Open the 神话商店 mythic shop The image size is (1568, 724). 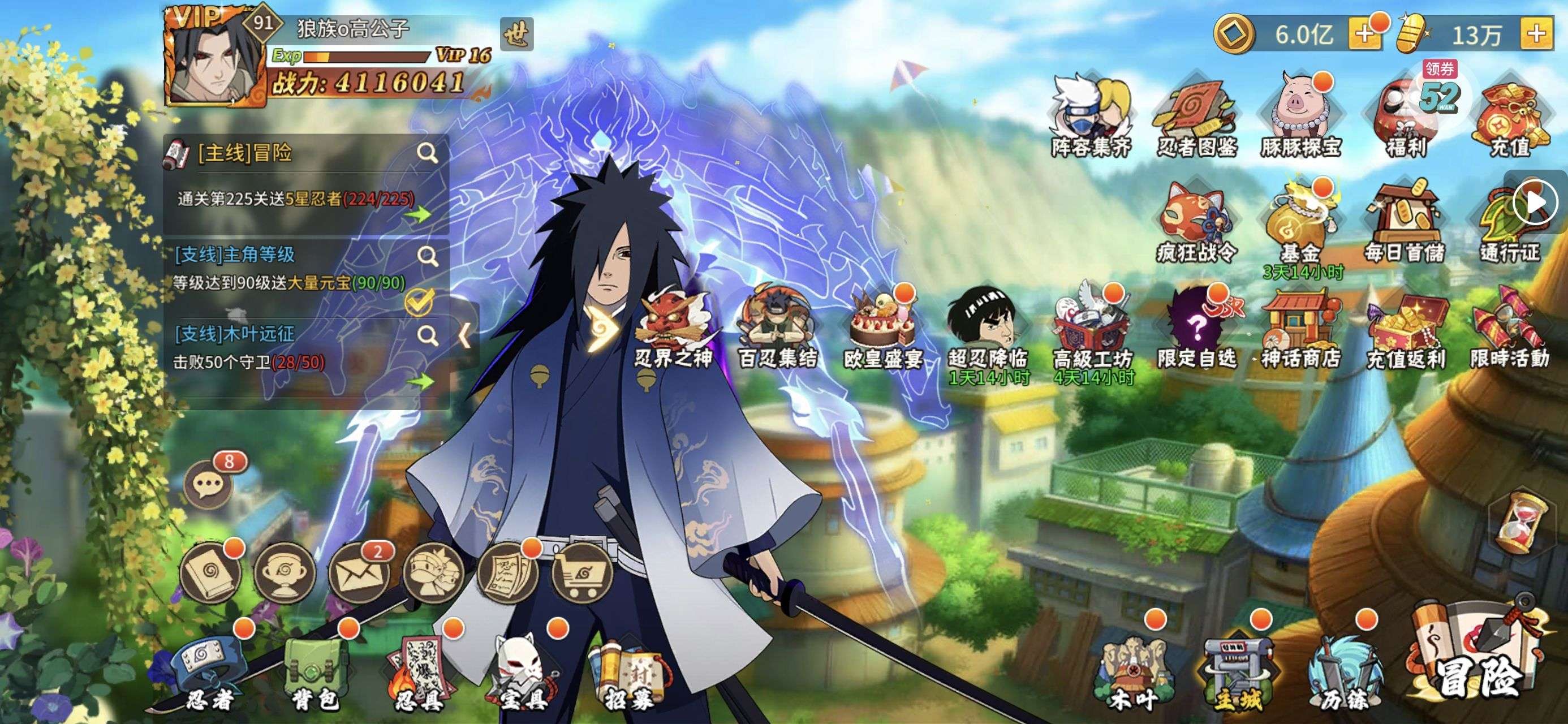pyautogui.click(x=1301, y=332)
